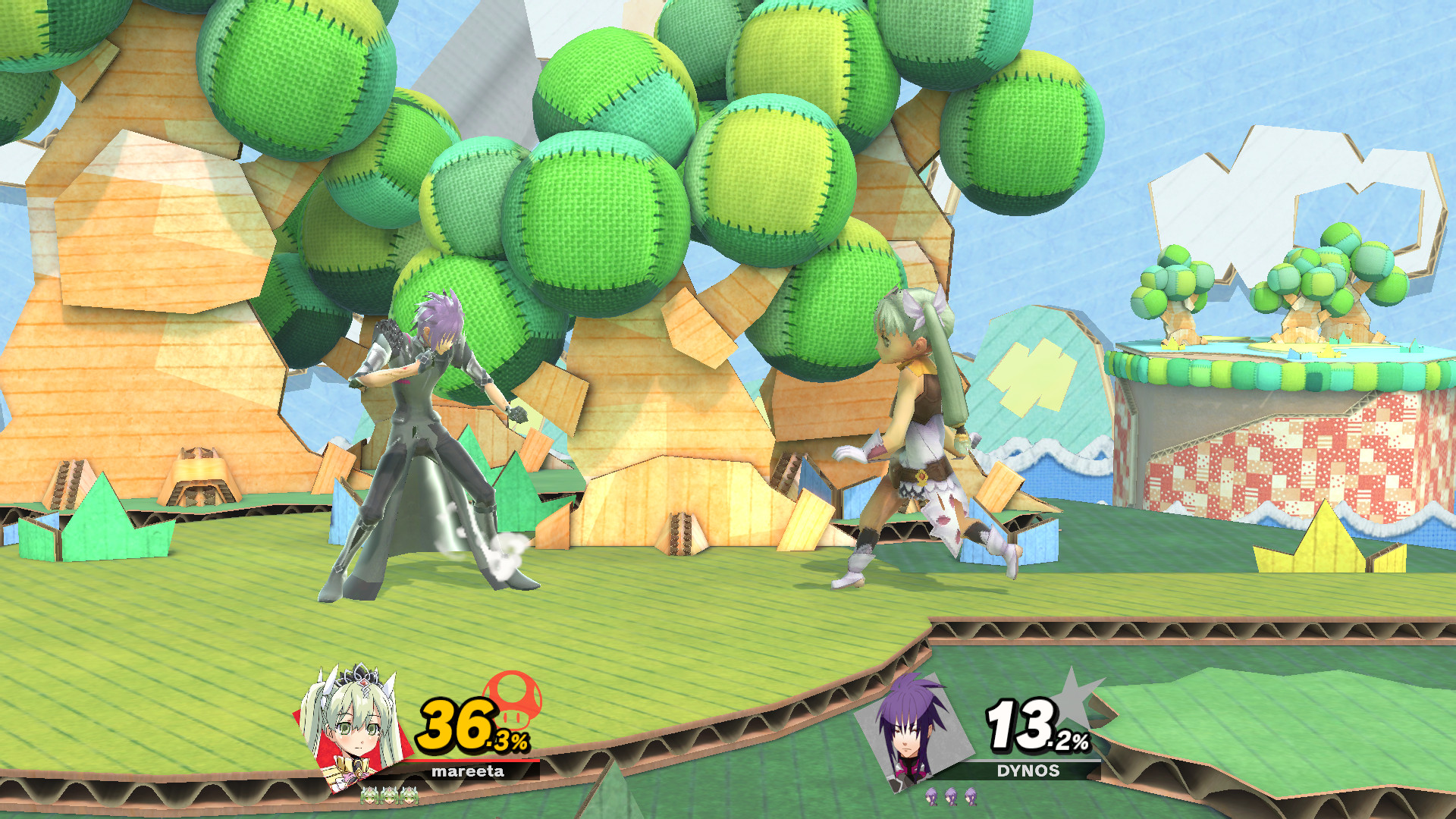This screenshot has width=1456, height=819.
Task: Click the name label 'mareeta'
Action: coord(468,772)
